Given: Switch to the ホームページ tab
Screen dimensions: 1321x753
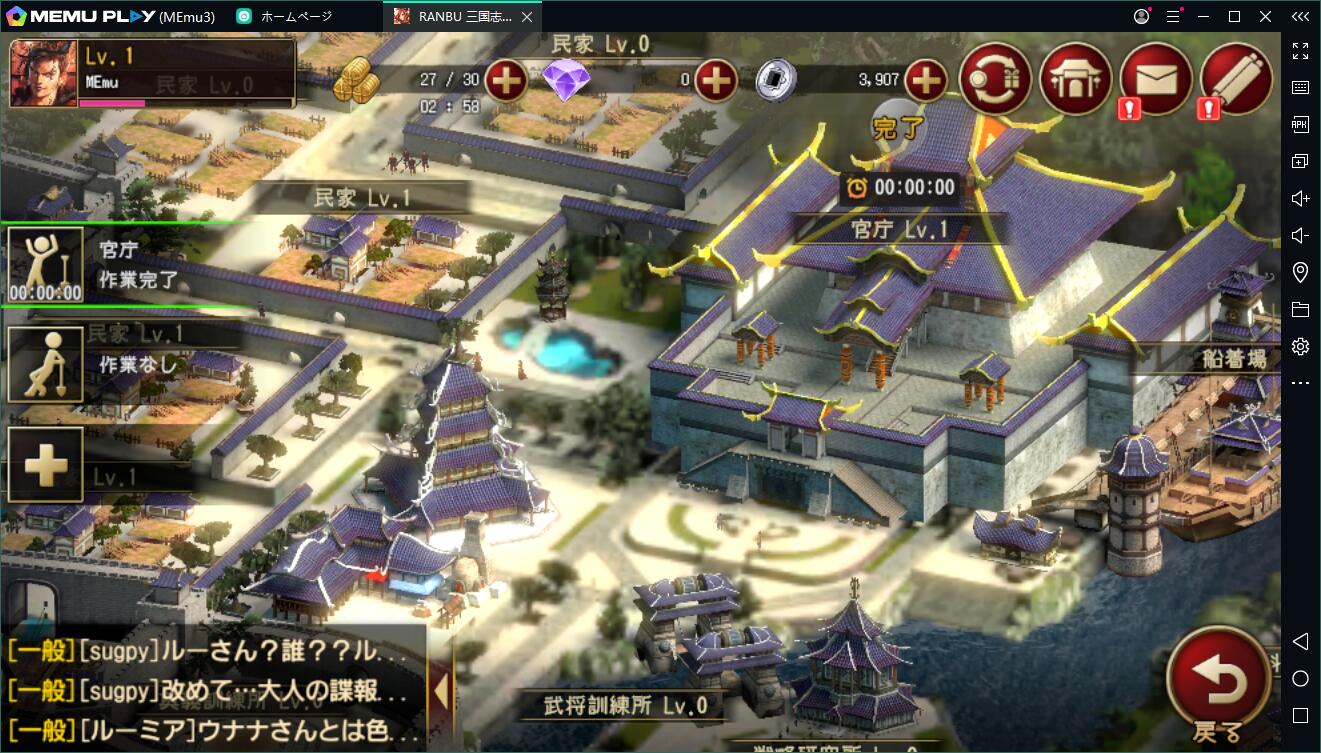Looking at the screenshot, I should 300,16.
